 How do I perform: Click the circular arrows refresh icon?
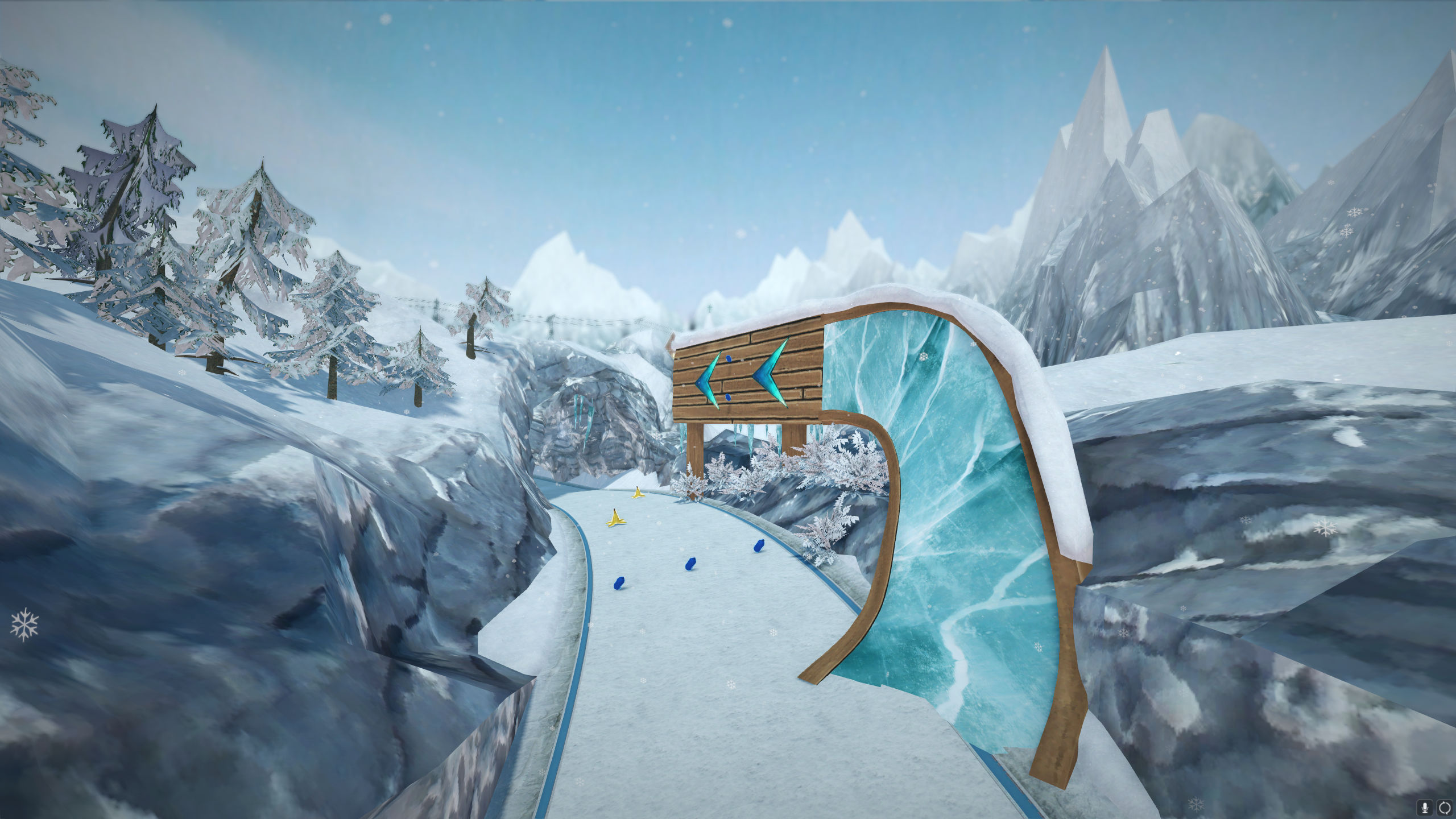pyautogui.click(x=1445, y=808)
